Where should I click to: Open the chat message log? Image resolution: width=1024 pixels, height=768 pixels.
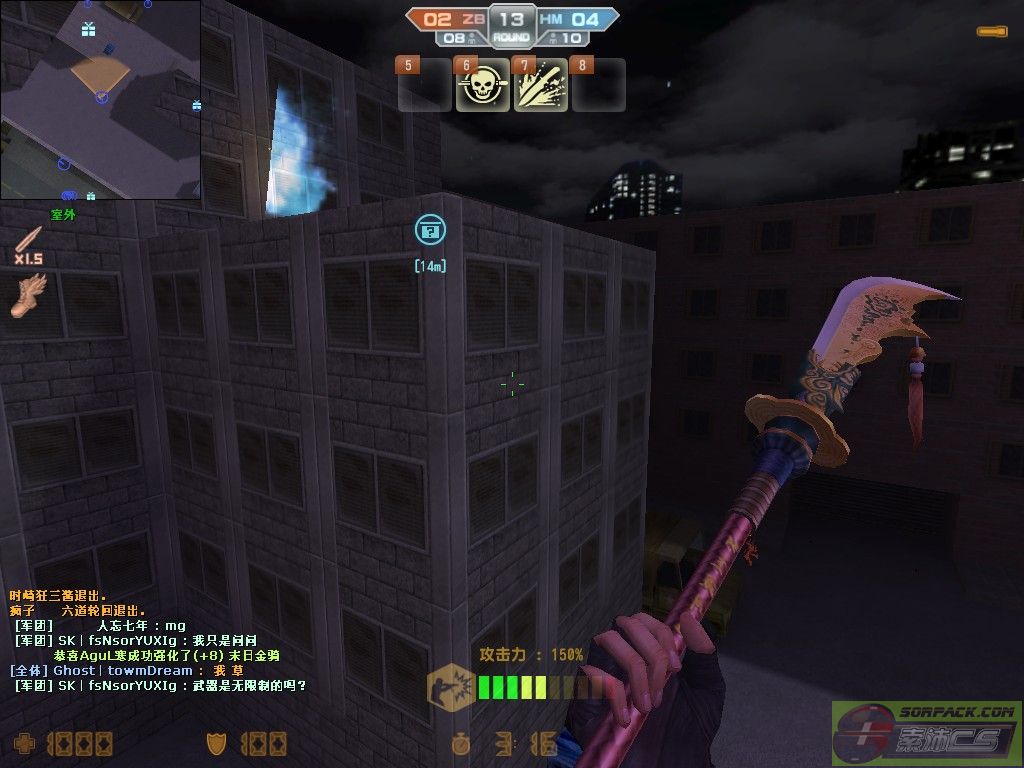(160, 640)
